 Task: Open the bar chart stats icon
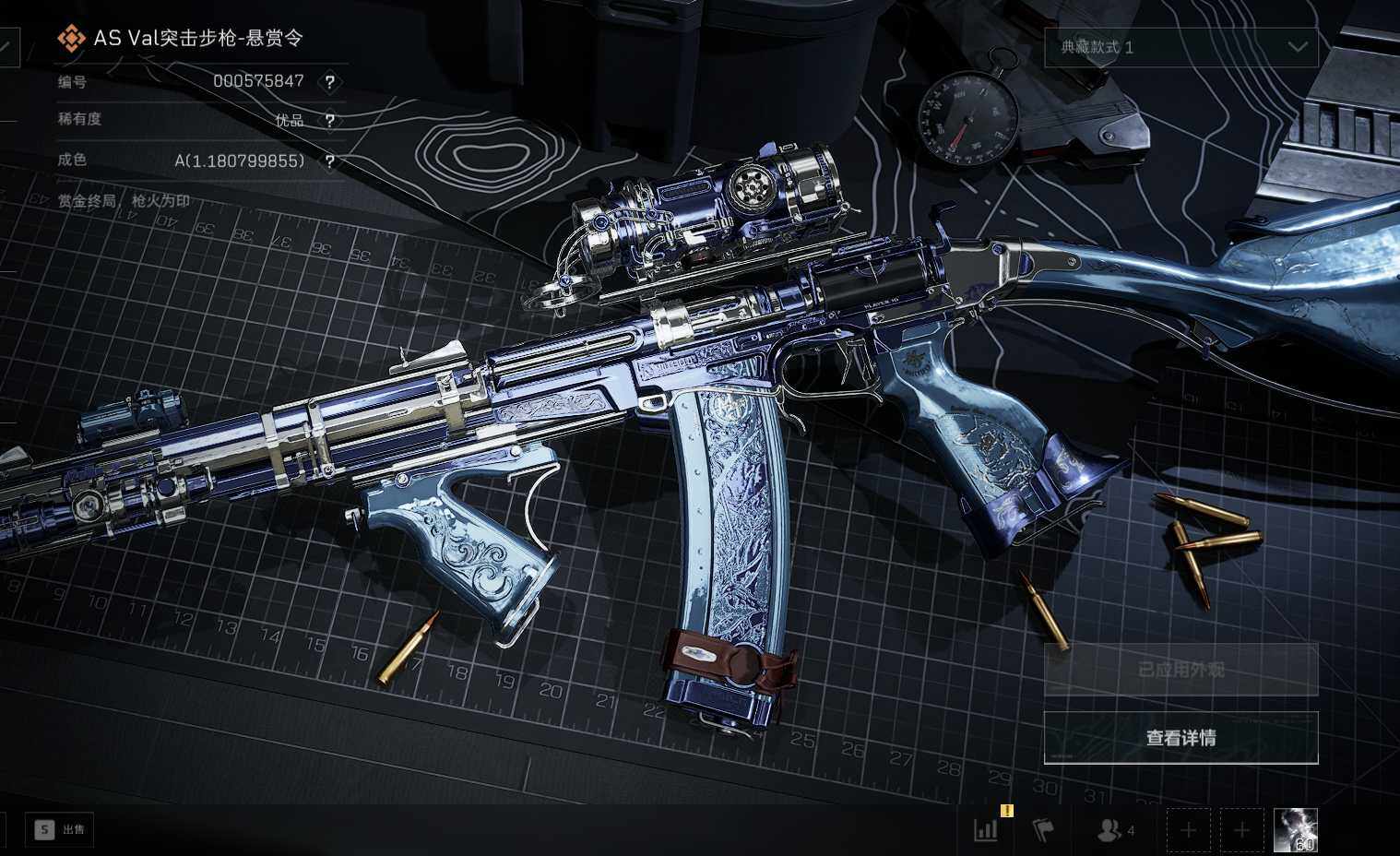986,829
